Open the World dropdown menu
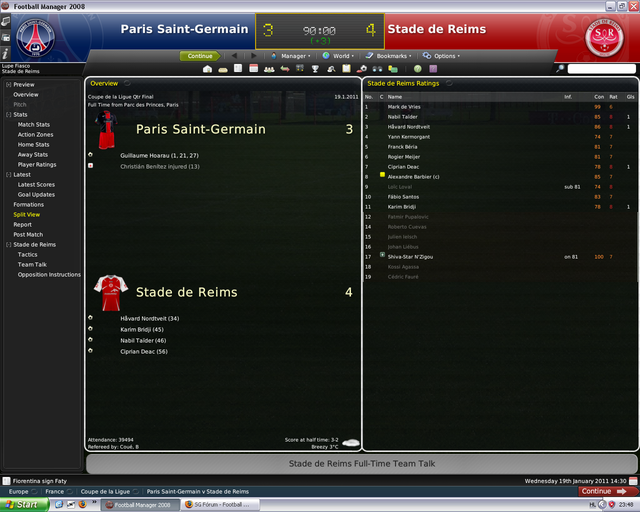640x512 pixels. tap(341, 56)
